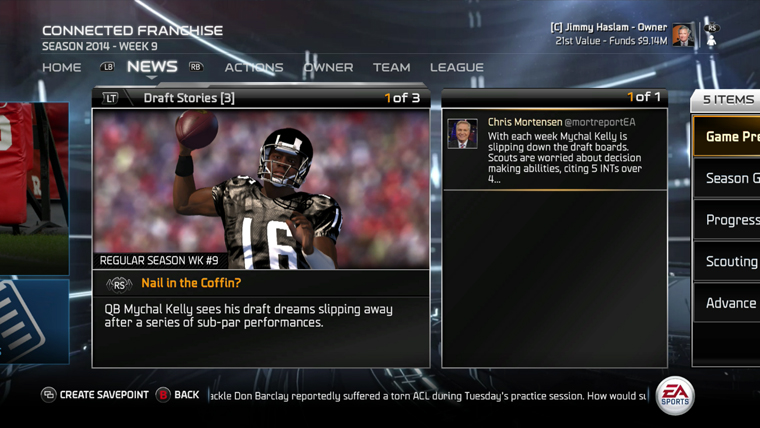The height and width of the screenshot is (428, 760).
Task: Click Chris Mortensen's avatar photo
Action: [x=462, y=133]
